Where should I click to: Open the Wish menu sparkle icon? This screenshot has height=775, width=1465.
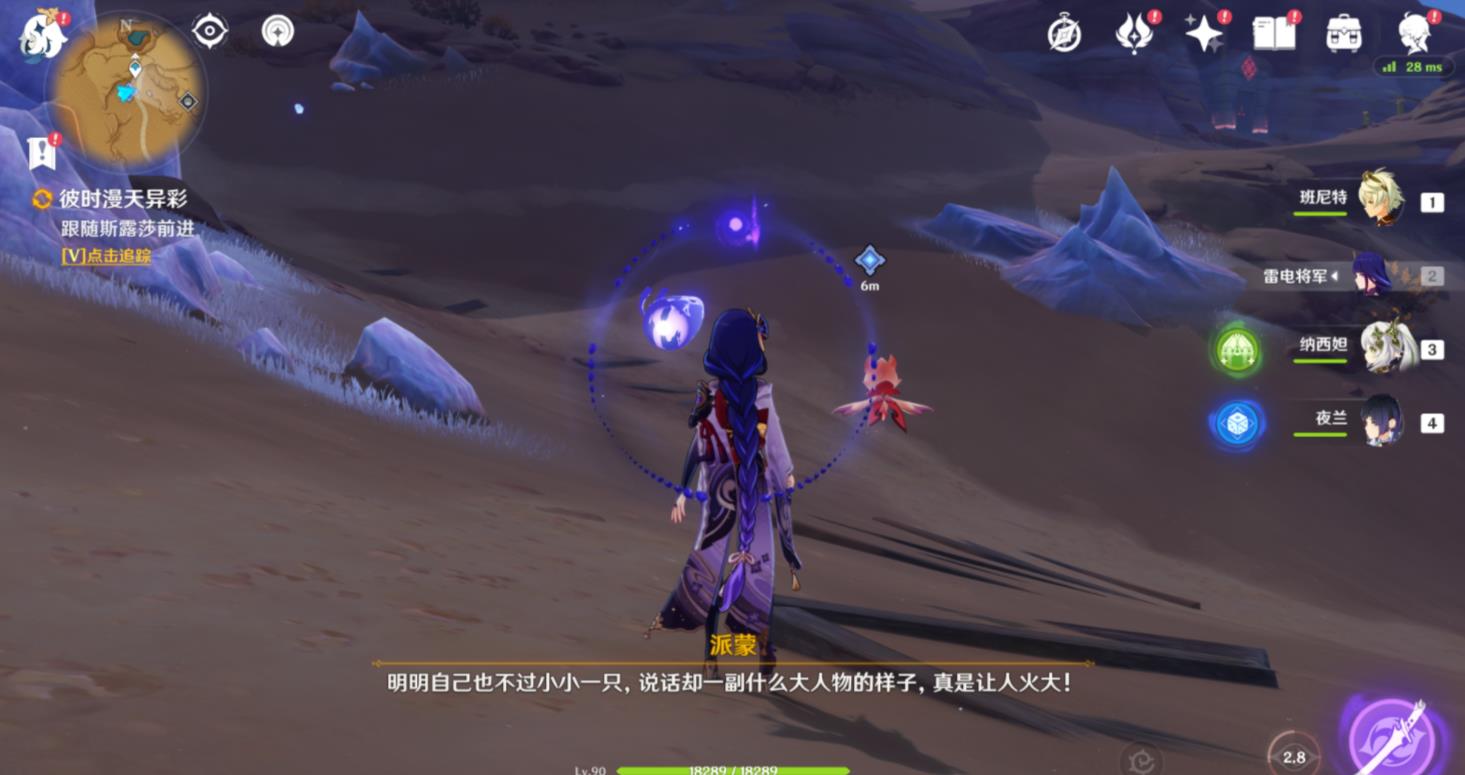(1204, 33)
